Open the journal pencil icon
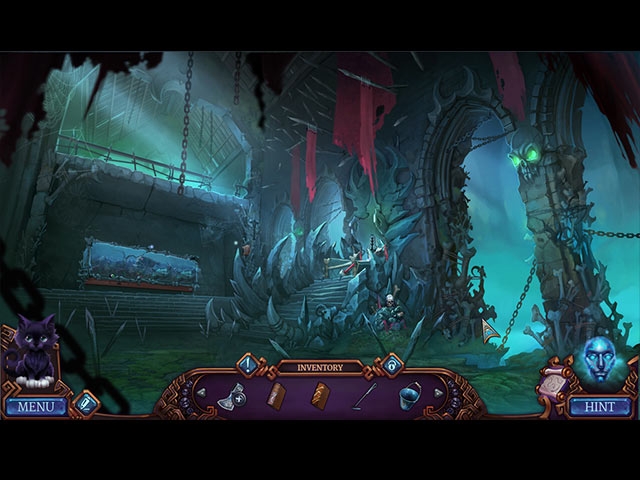Image resolution: width=640 pixels, height=480 pixels. 86,403
